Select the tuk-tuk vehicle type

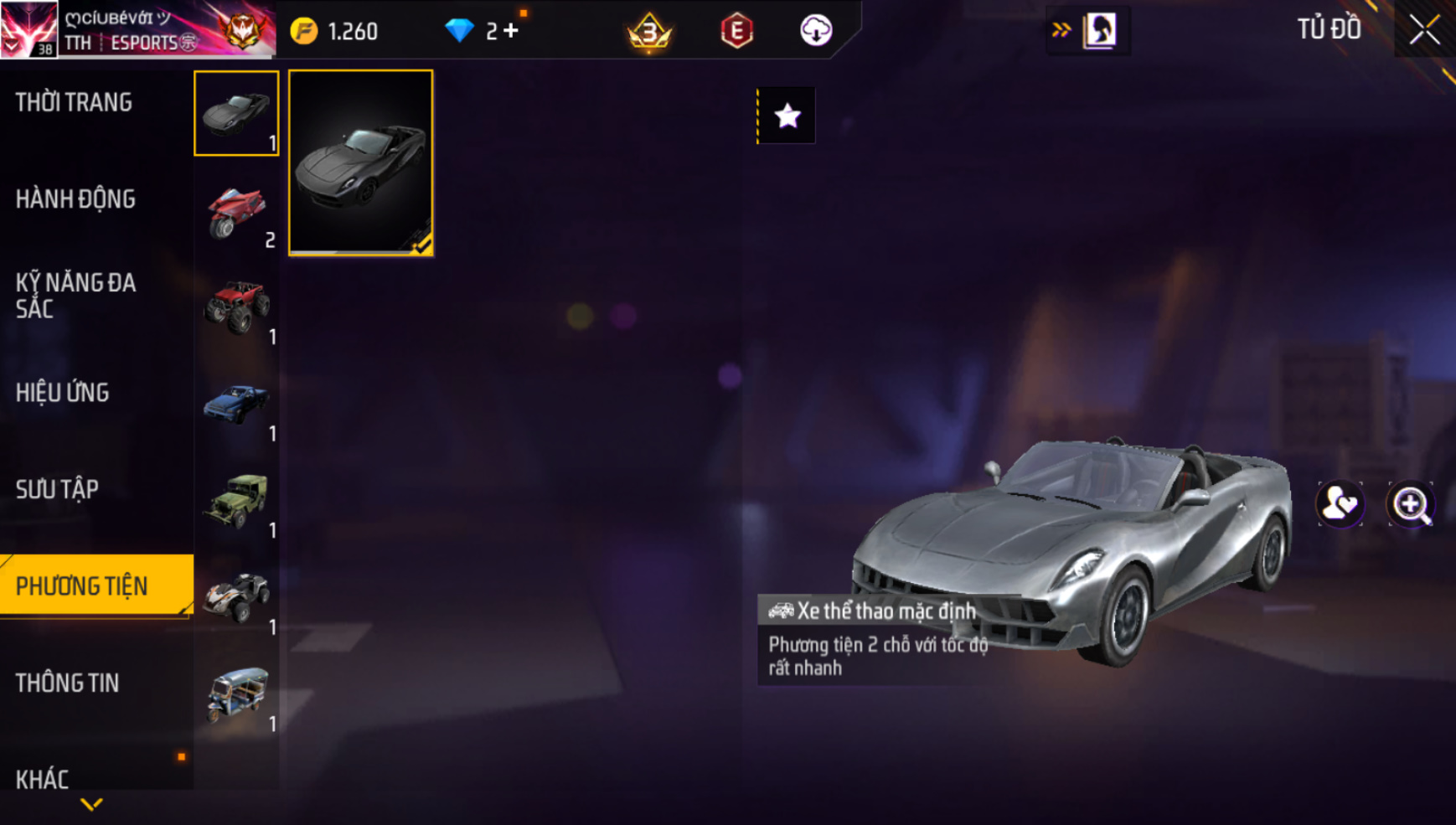coord(236,694)
